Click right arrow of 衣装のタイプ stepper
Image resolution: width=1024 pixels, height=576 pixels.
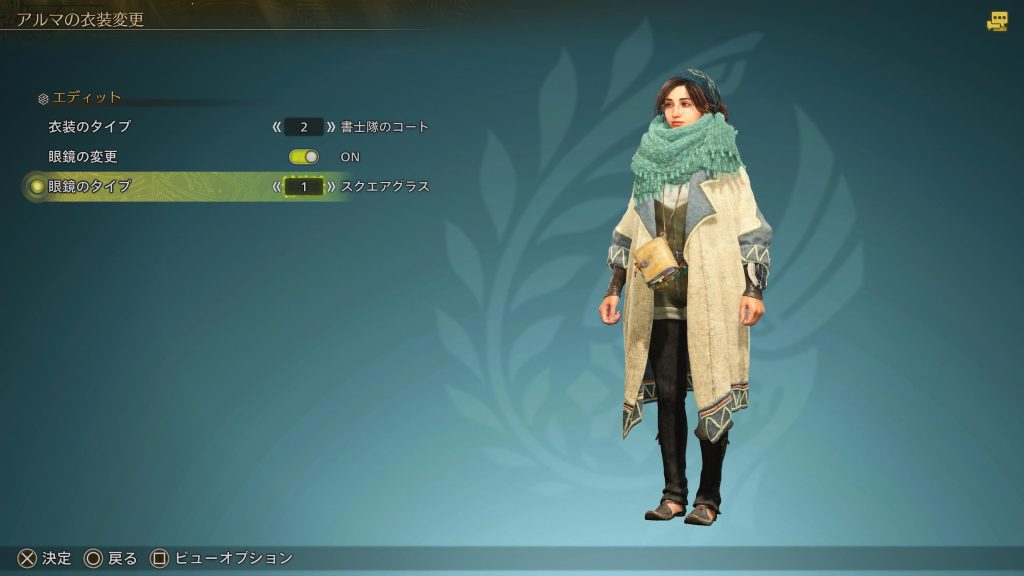pyautogui.click(x=331, y=127)
